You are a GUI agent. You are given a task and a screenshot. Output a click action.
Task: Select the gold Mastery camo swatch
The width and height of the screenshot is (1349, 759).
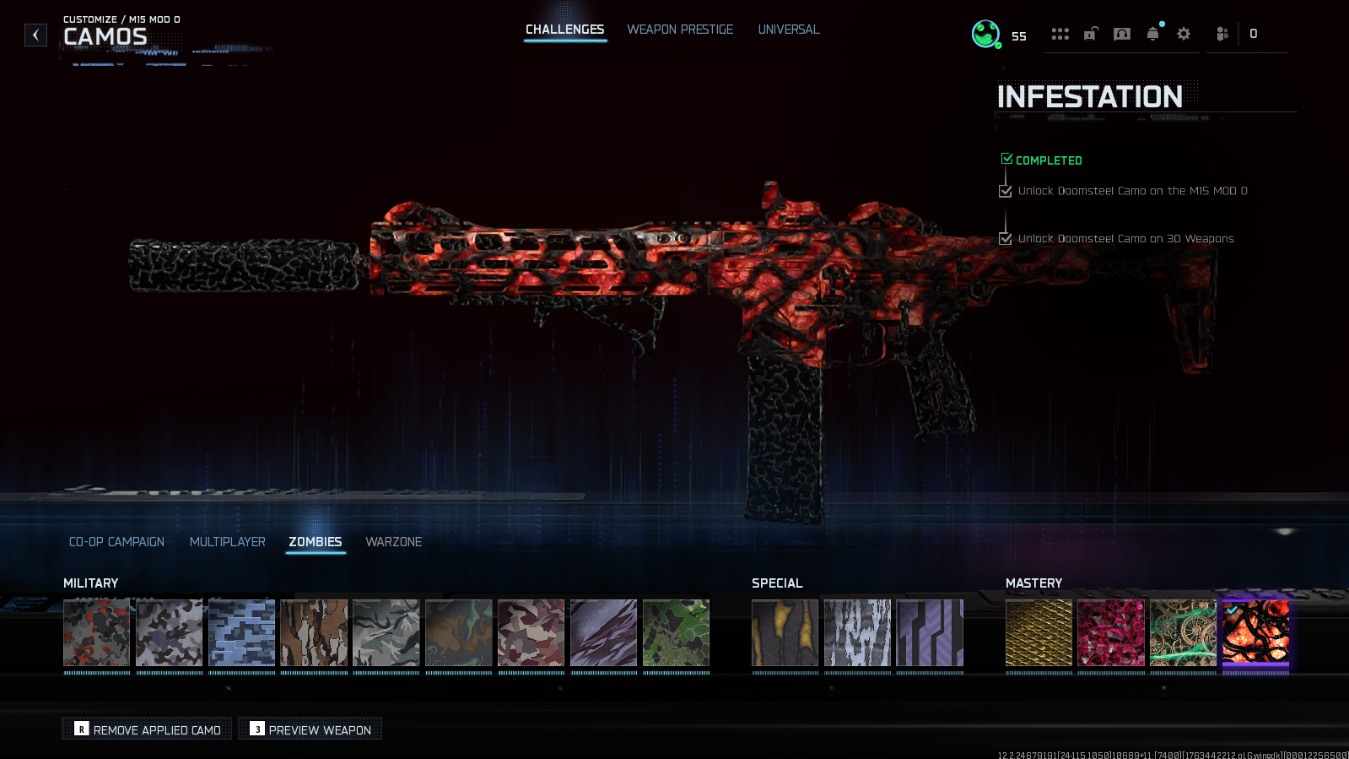1038,634
